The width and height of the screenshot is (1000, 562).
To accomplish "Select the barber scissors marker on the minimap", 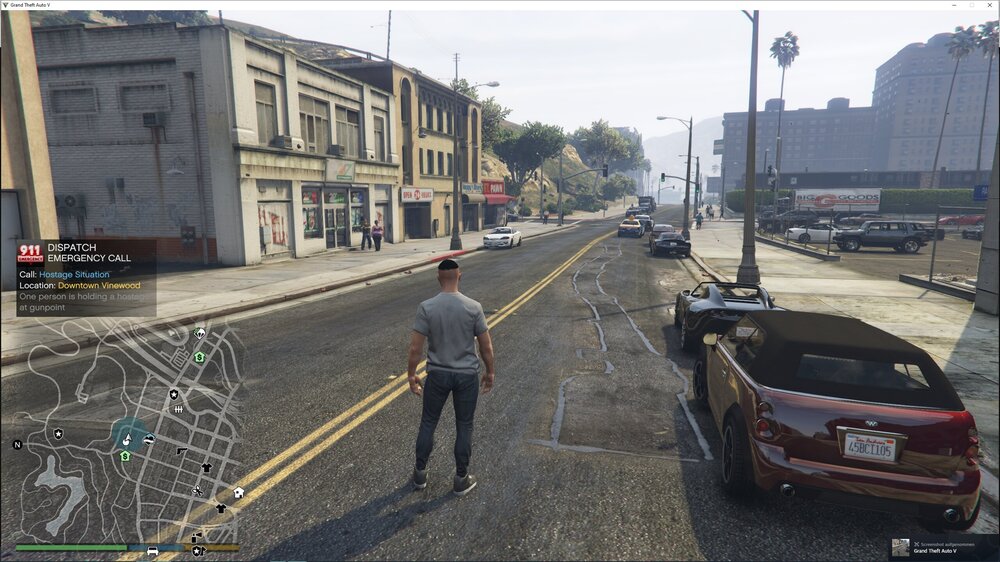I will point(197,490).
